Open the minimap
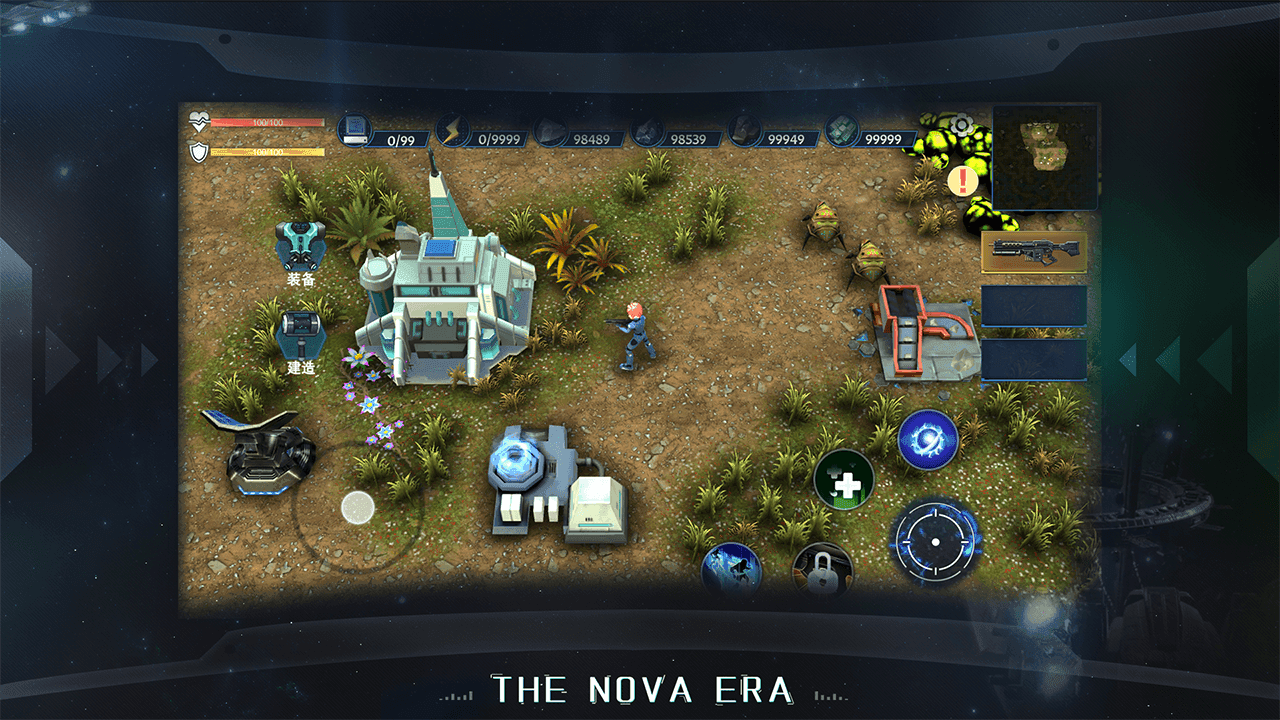Viewport: 1280px width, 720px height. (1045, 156)
